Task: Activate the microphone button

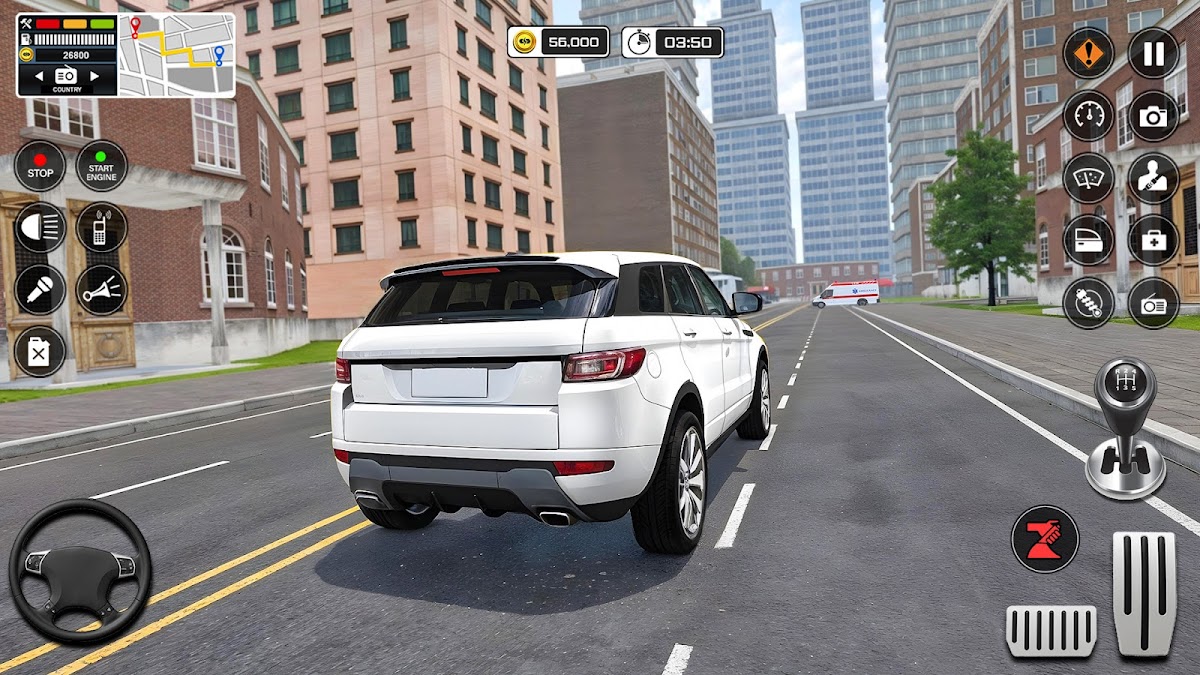Action: pos(40,290)
